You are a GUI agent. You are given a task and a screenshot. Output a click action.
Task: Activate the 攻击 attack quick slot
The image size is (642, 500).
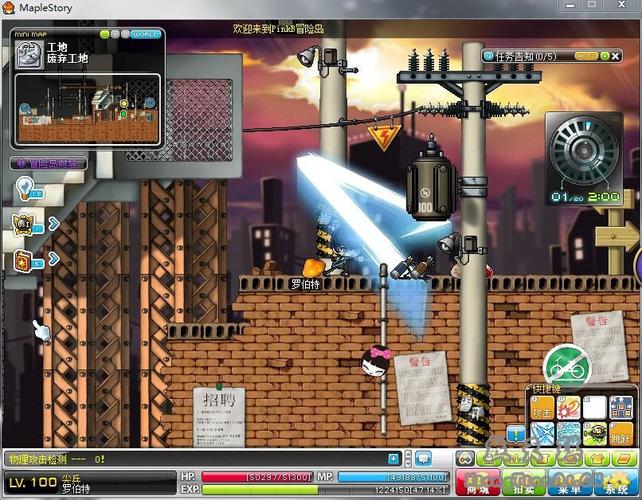pyautogui.click(x=541, y=408)
